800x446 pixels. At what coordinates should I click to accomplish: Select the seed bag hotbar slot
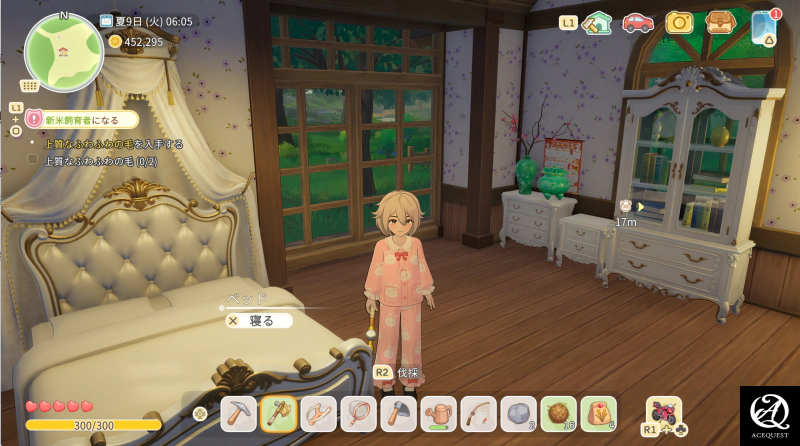coord(598,412)
